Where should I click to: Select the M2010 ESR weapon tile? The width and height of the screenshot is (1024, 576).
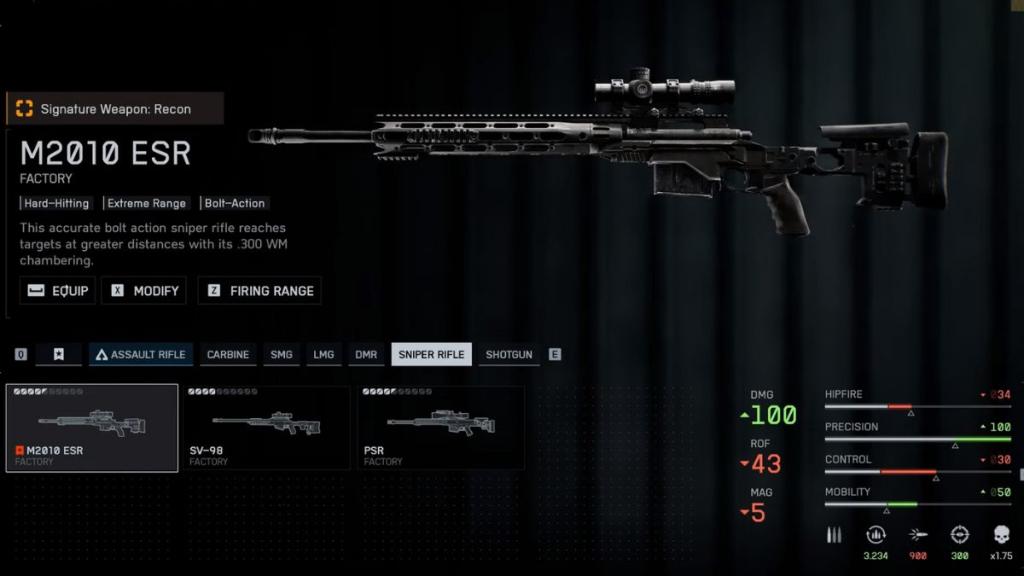[92, 428]
